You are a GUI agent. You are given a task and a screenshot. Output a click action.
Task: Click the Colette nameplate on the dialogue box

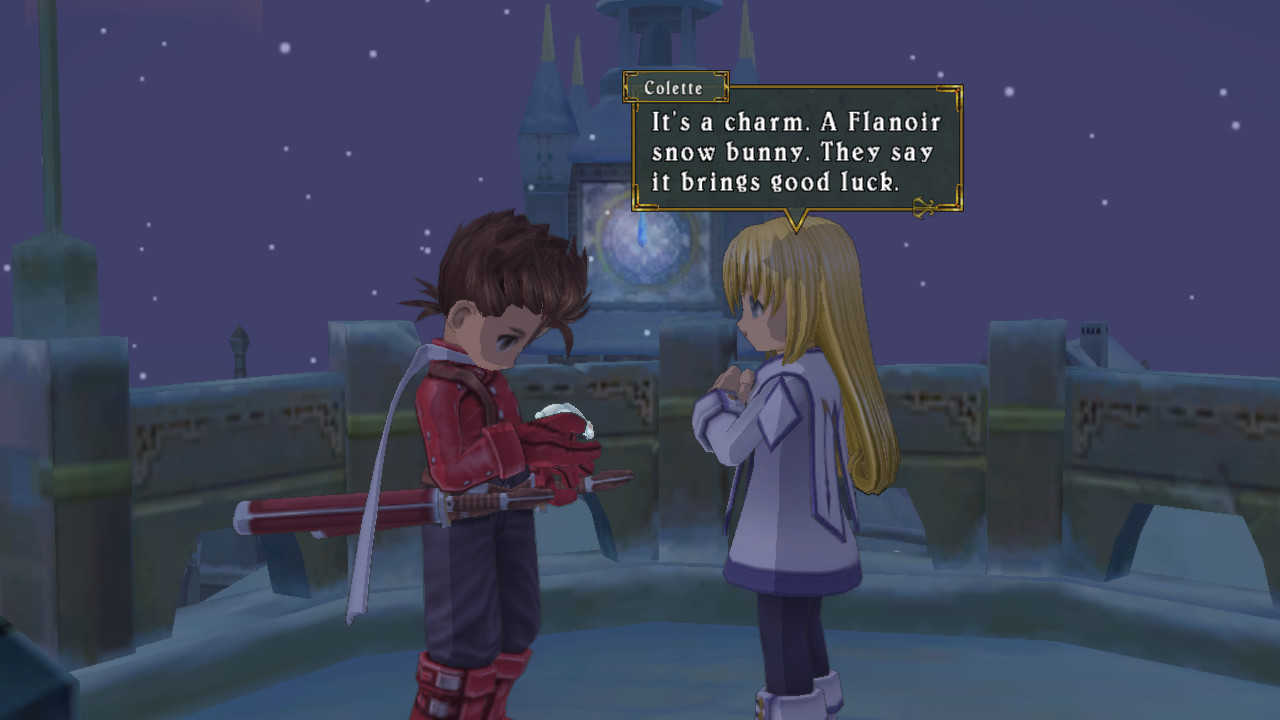(x=673, y=88)
